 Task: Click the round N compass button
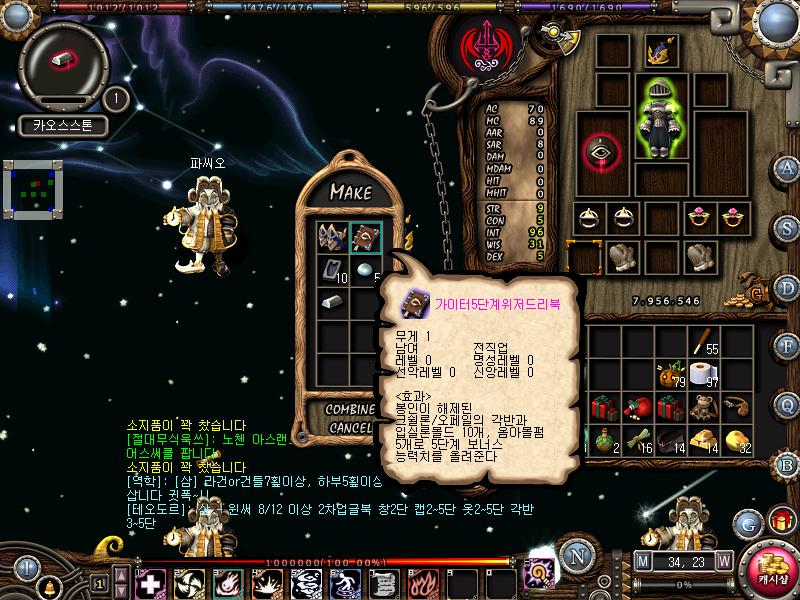[x=575, y=557]
